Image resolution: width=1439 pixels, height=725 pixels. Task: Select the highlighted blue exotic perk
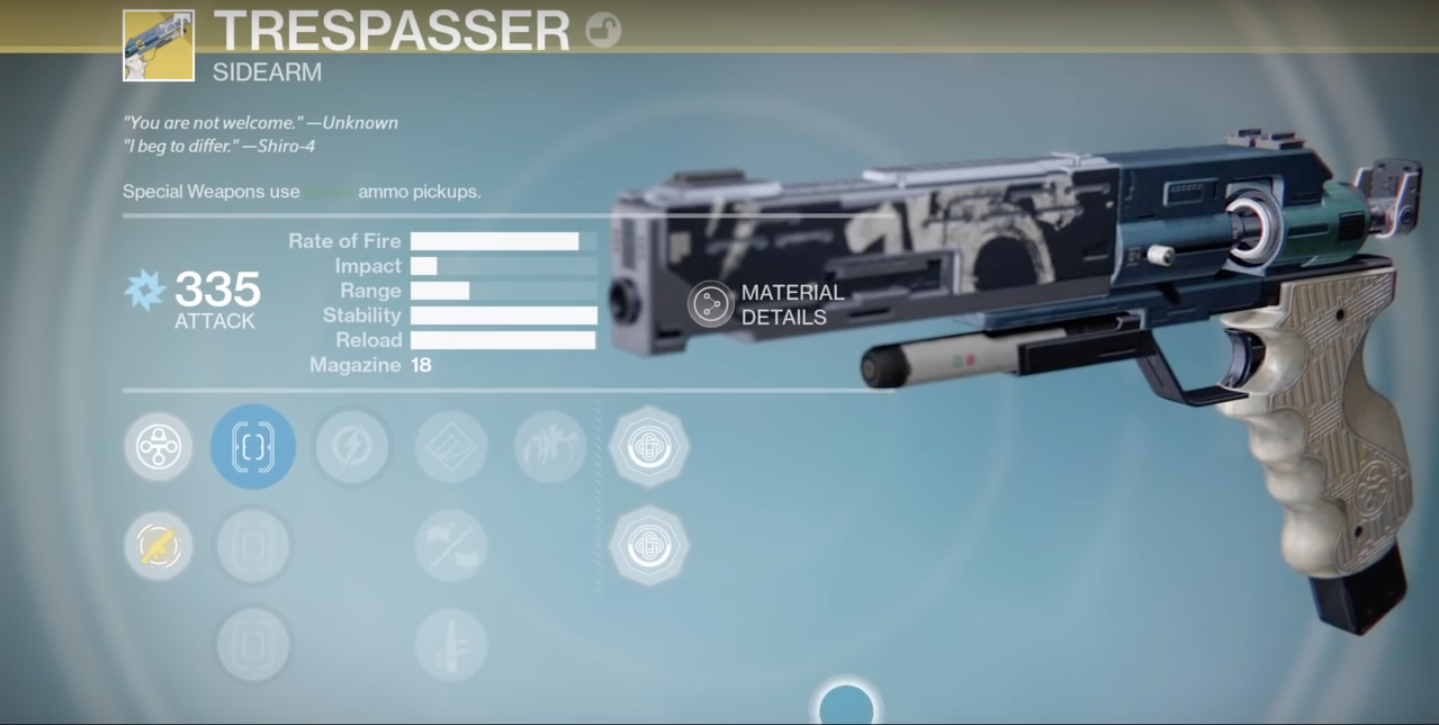coord(253,447)
